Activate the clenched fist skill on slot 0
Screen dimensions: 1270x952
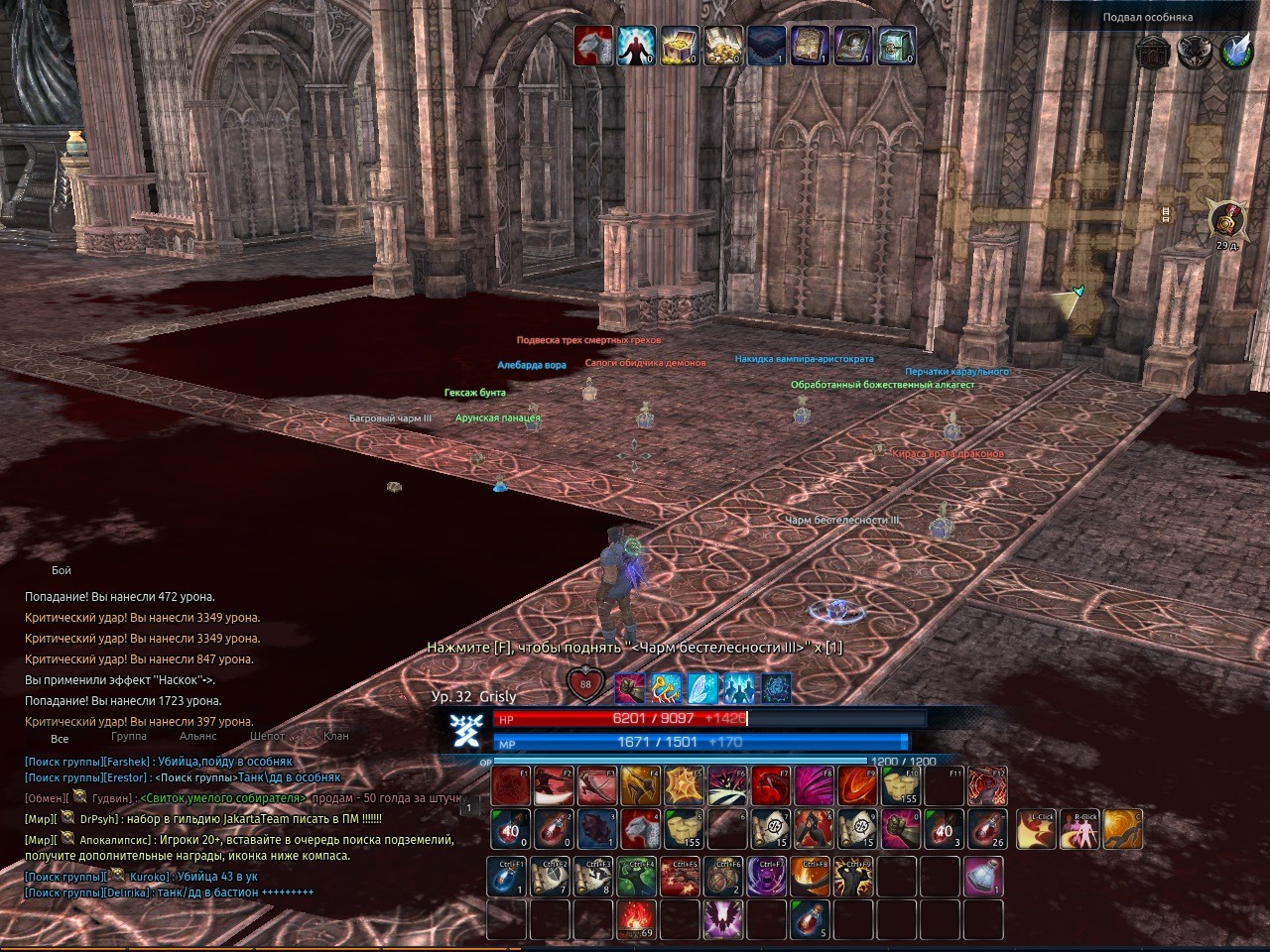[900, 830]
